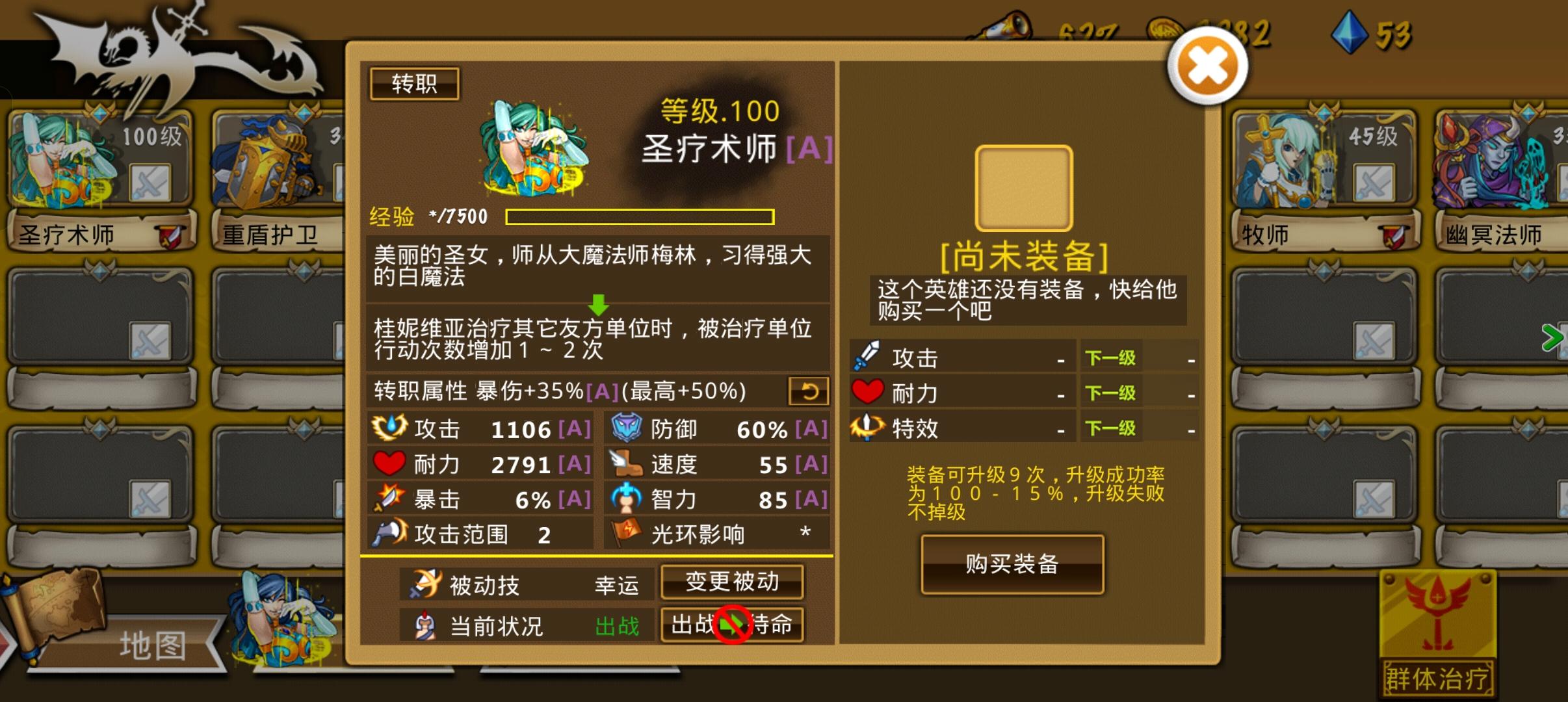
Task: Click the experience progress bar
Action: click(640, 216)
